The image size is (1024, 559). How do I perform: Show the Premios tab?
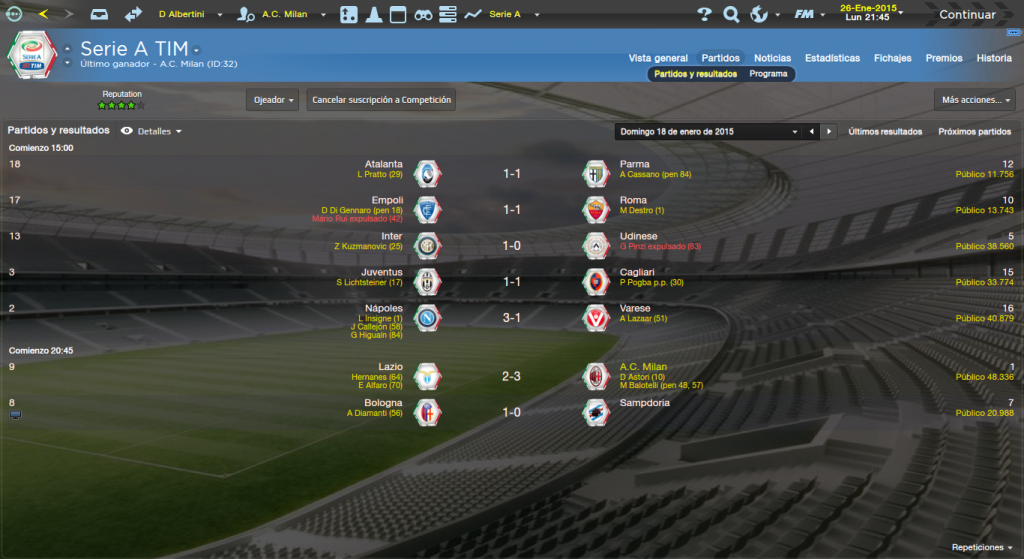pyautogui.click(x=944, y=58)
